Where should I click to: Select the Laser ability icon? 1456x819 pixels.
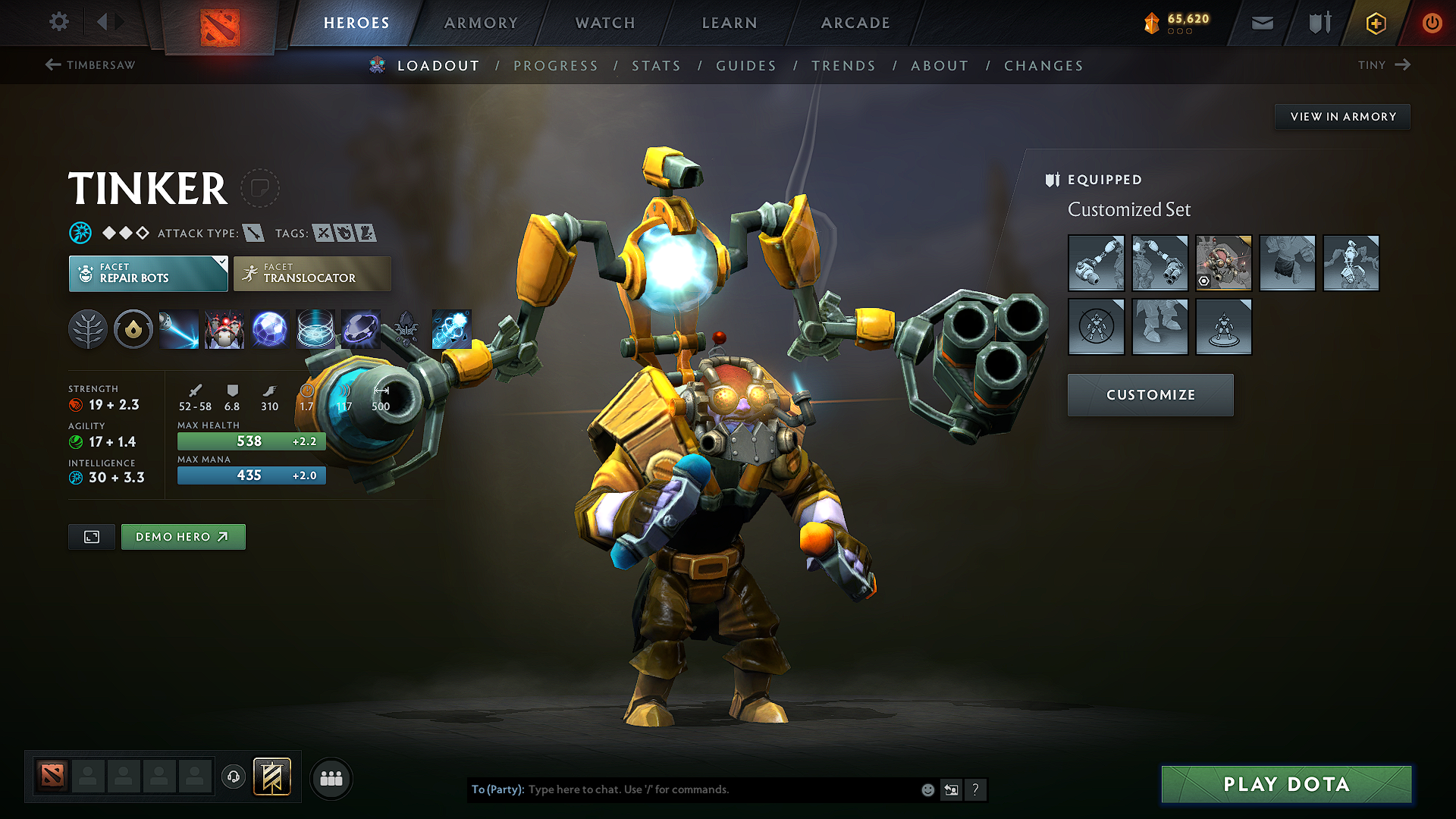coord(179,329)
